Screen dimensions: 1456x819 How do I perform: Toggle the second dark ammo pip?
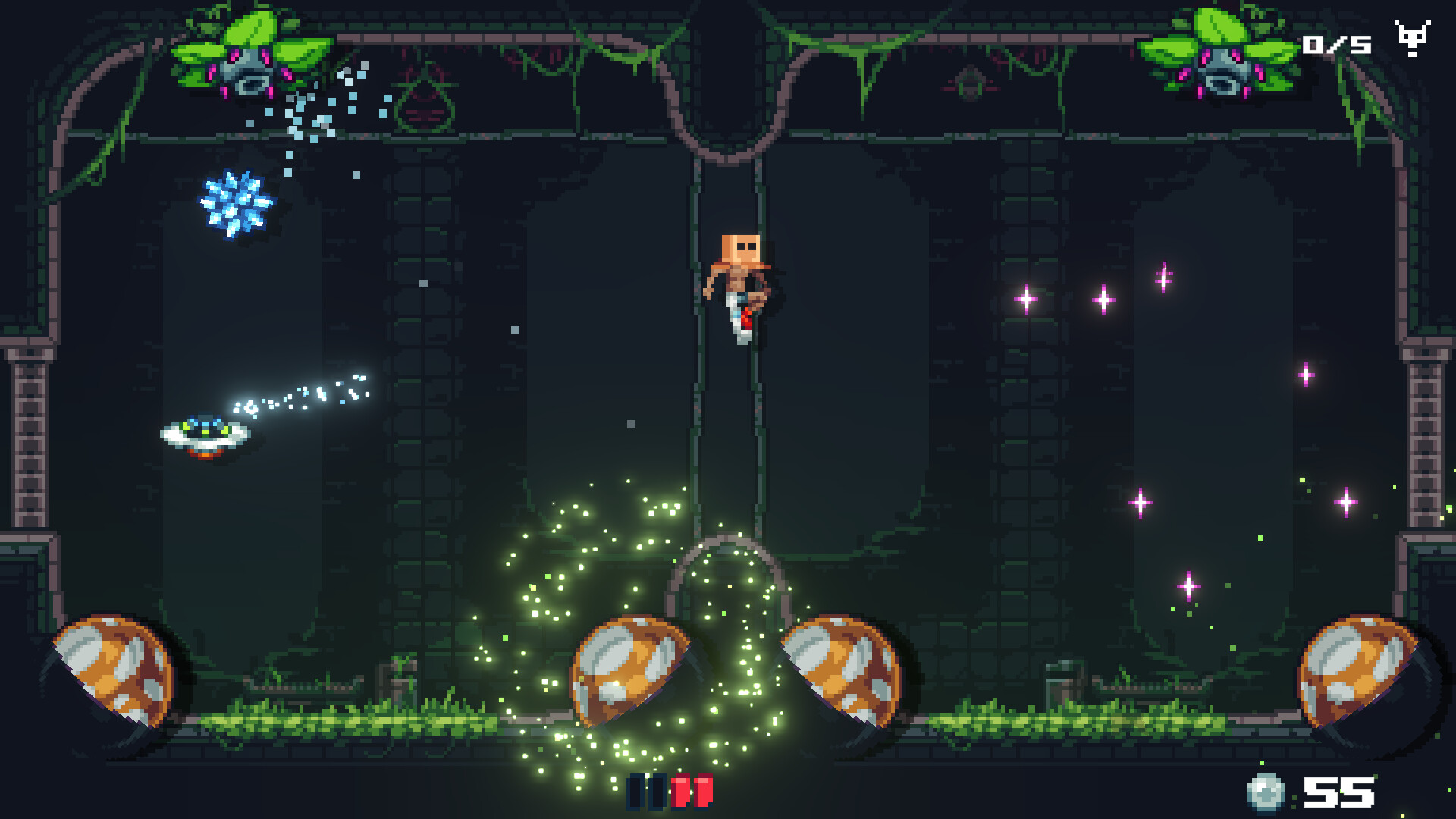pos(657,793)
